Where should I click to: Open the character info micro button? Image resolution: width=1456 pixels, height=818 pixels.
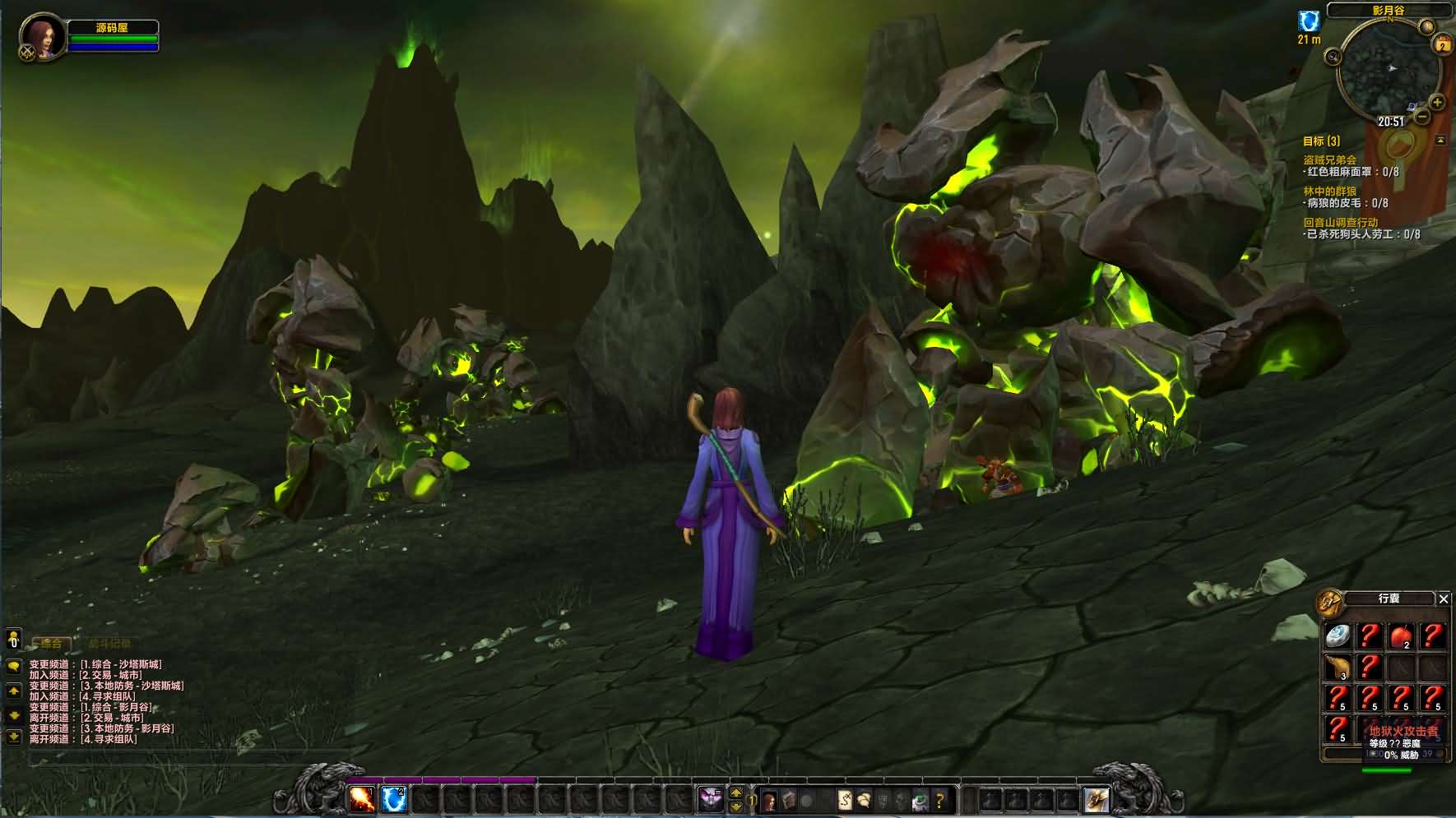(x=770, y=799)
